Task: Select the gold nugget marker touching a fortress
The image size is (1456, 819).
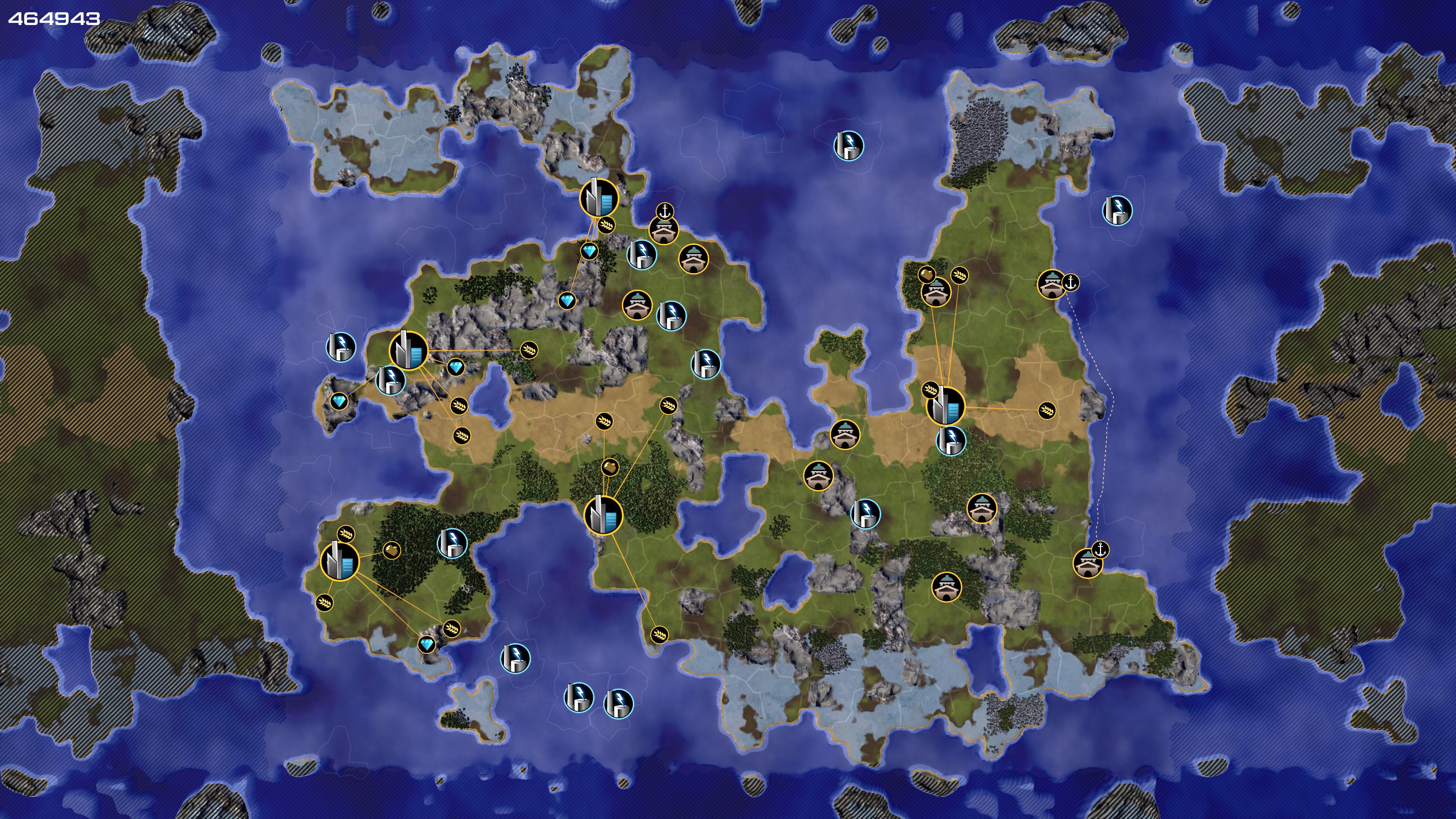Action: [926, 275]
